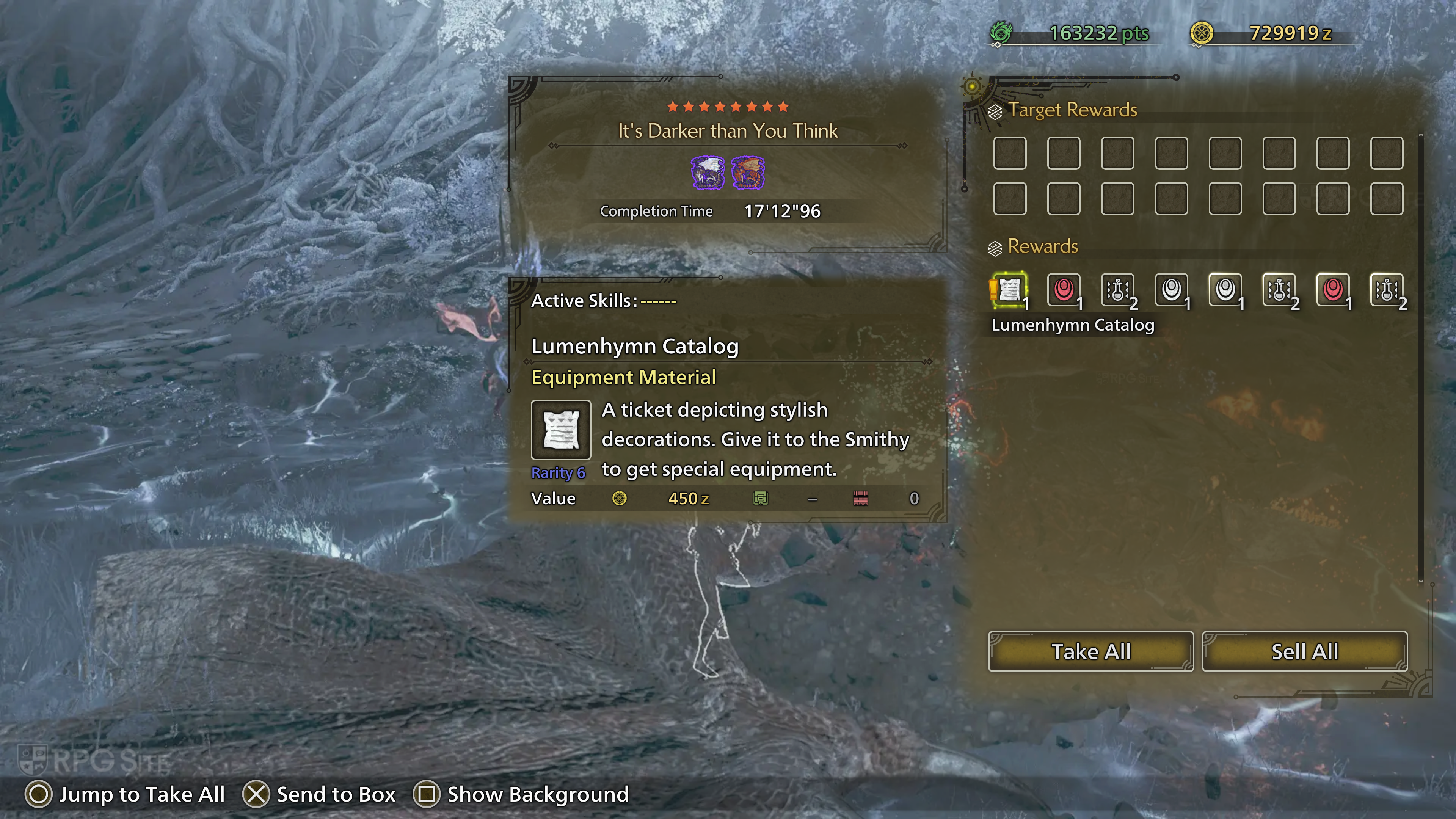Choose the Sell All button
The image size is (1456, 819).
pos(1304,652)
